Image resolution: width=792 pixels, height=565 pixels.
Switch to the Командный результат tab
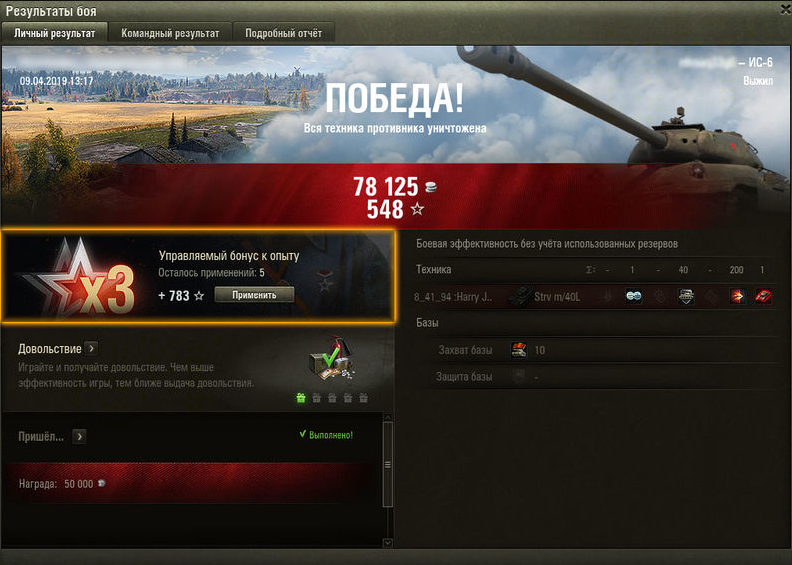point(170,33)
